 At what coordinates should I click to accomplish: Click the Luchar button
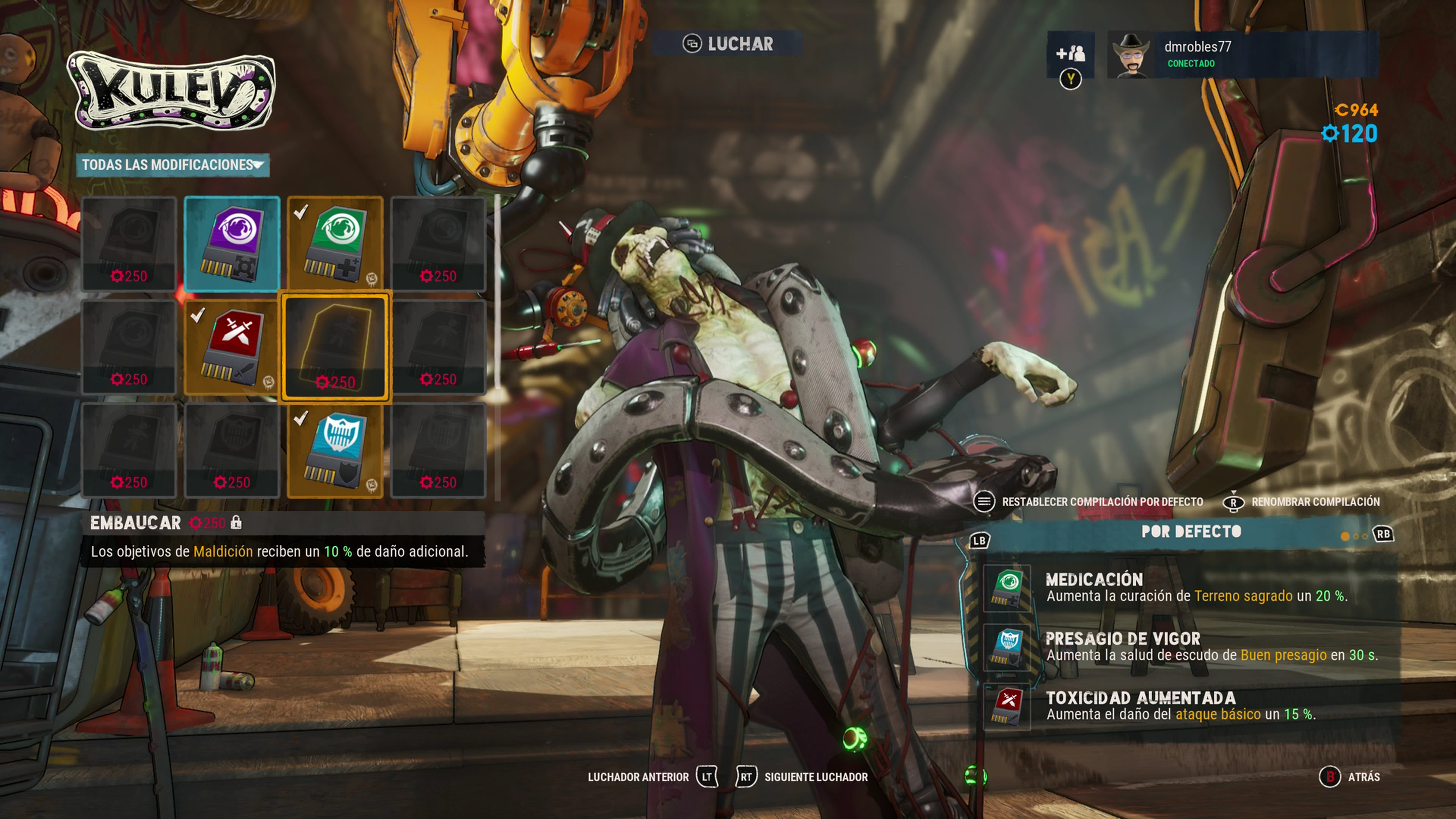[728, 44]
